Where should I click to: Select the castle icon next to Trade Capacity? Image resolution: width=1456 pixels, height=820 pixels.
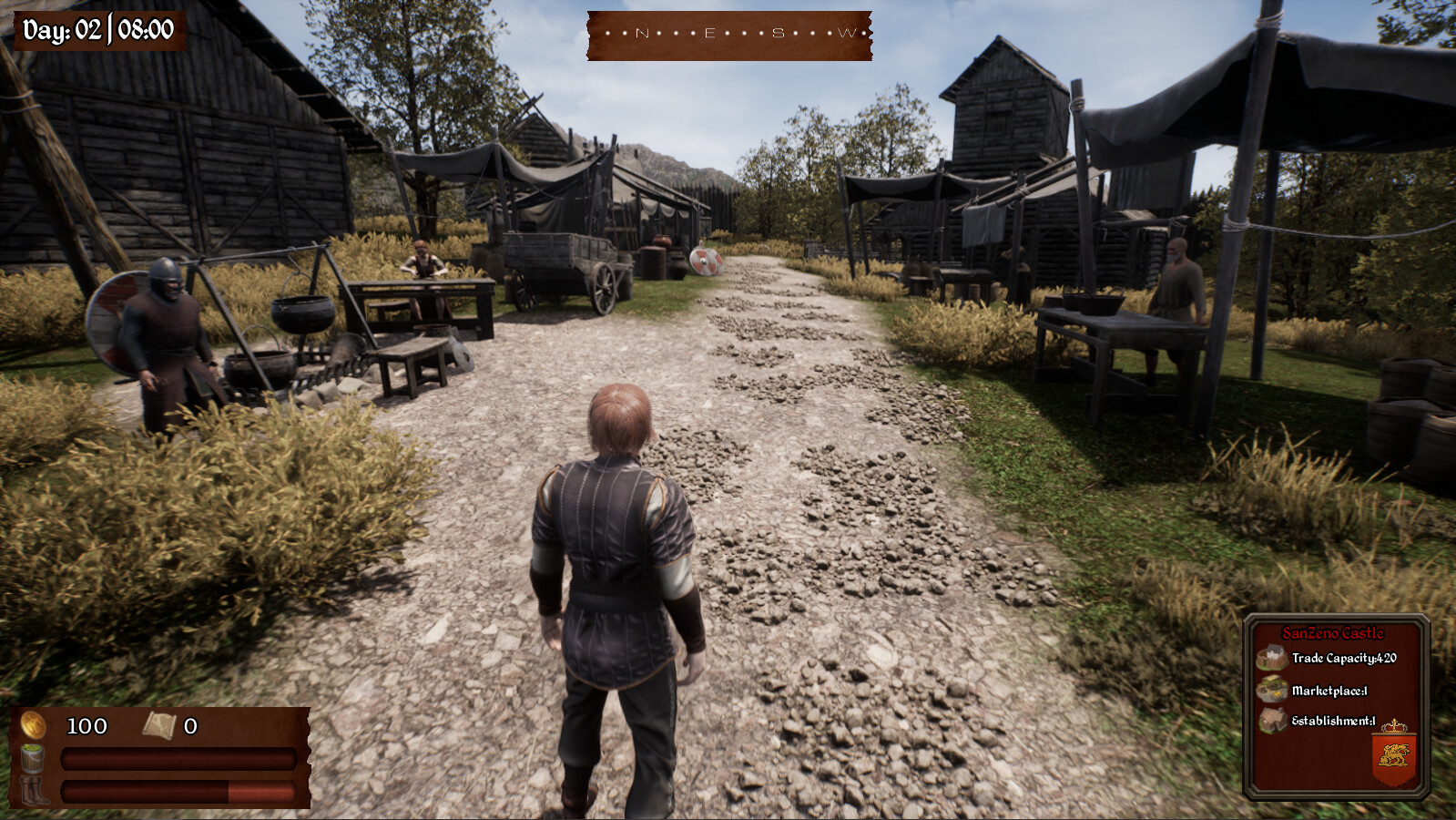1273,657
